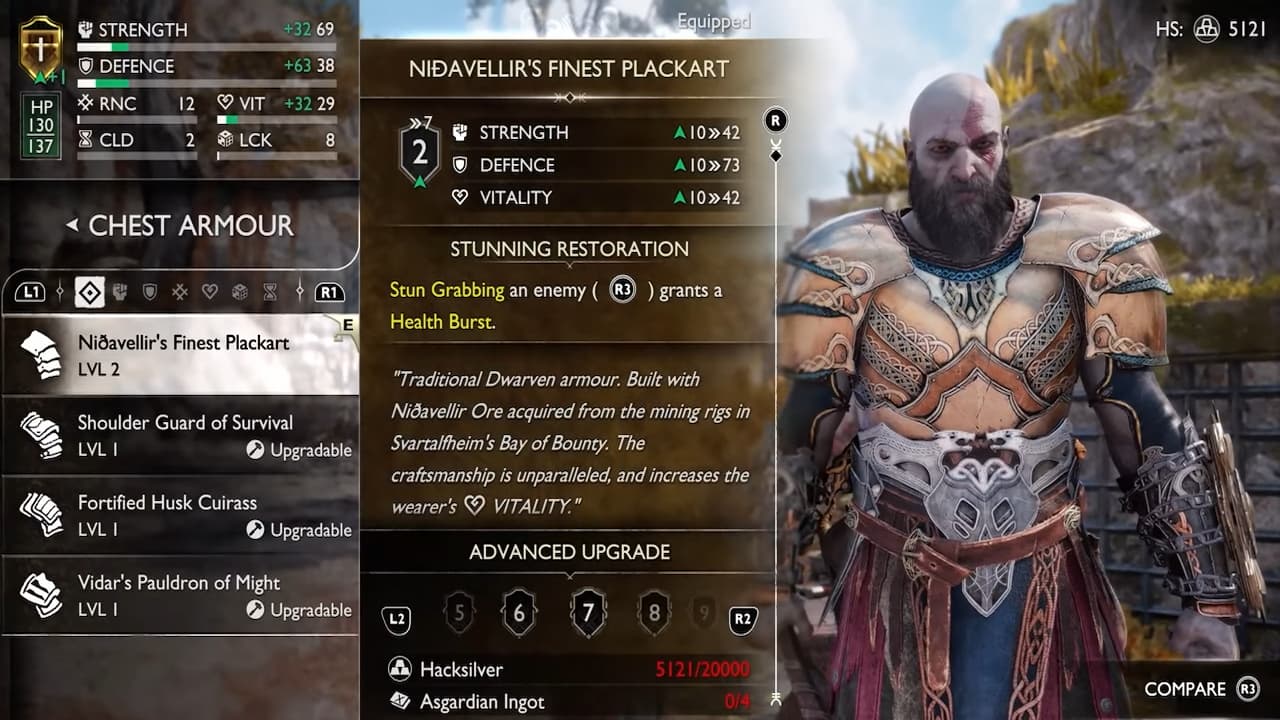Select the Cooldown hourglass filter icon
Screen dimensions: 1280x720
coord(270,292)
